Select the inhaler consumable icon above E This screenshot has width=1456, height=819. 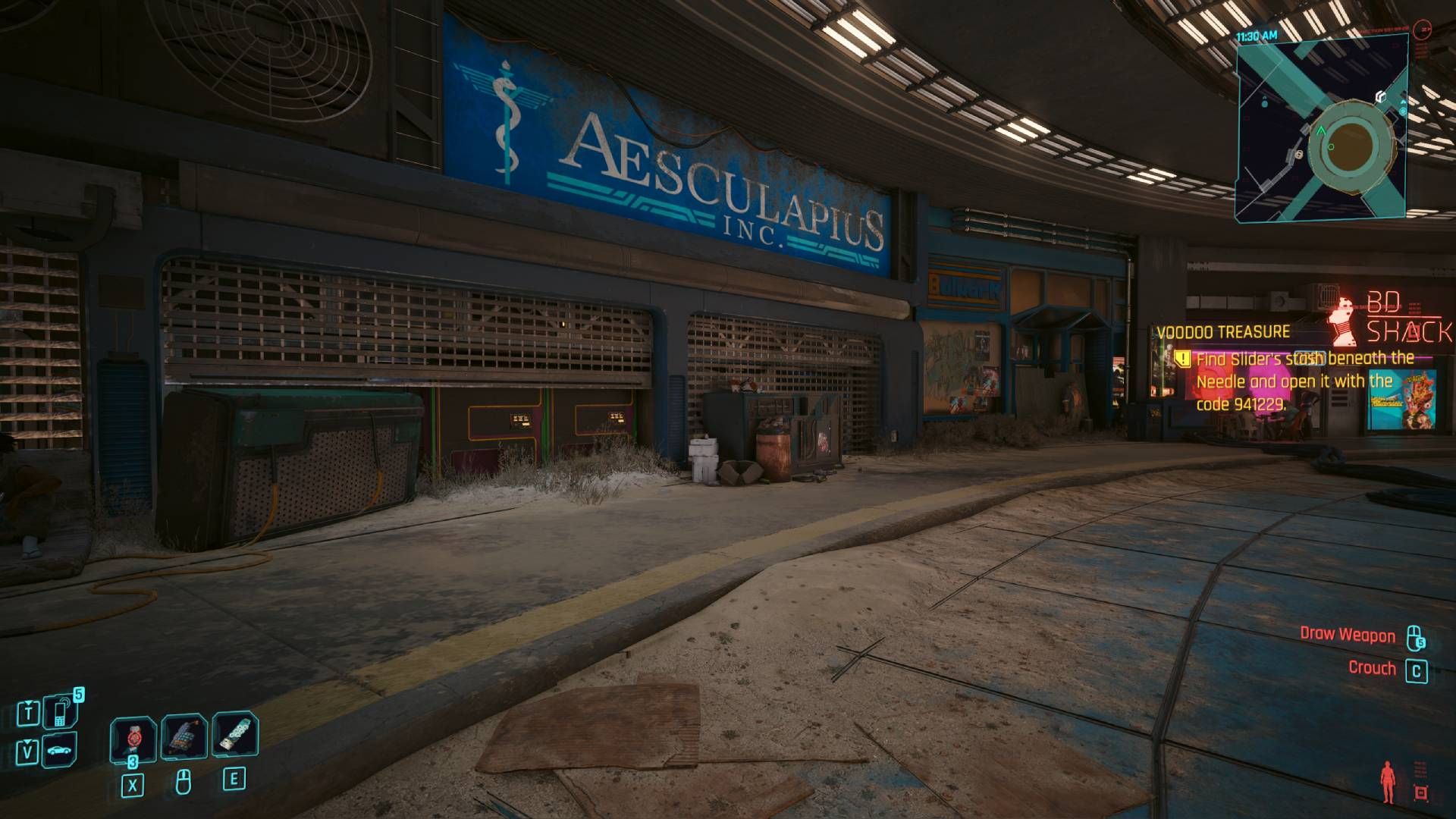[x=235, y=733]
